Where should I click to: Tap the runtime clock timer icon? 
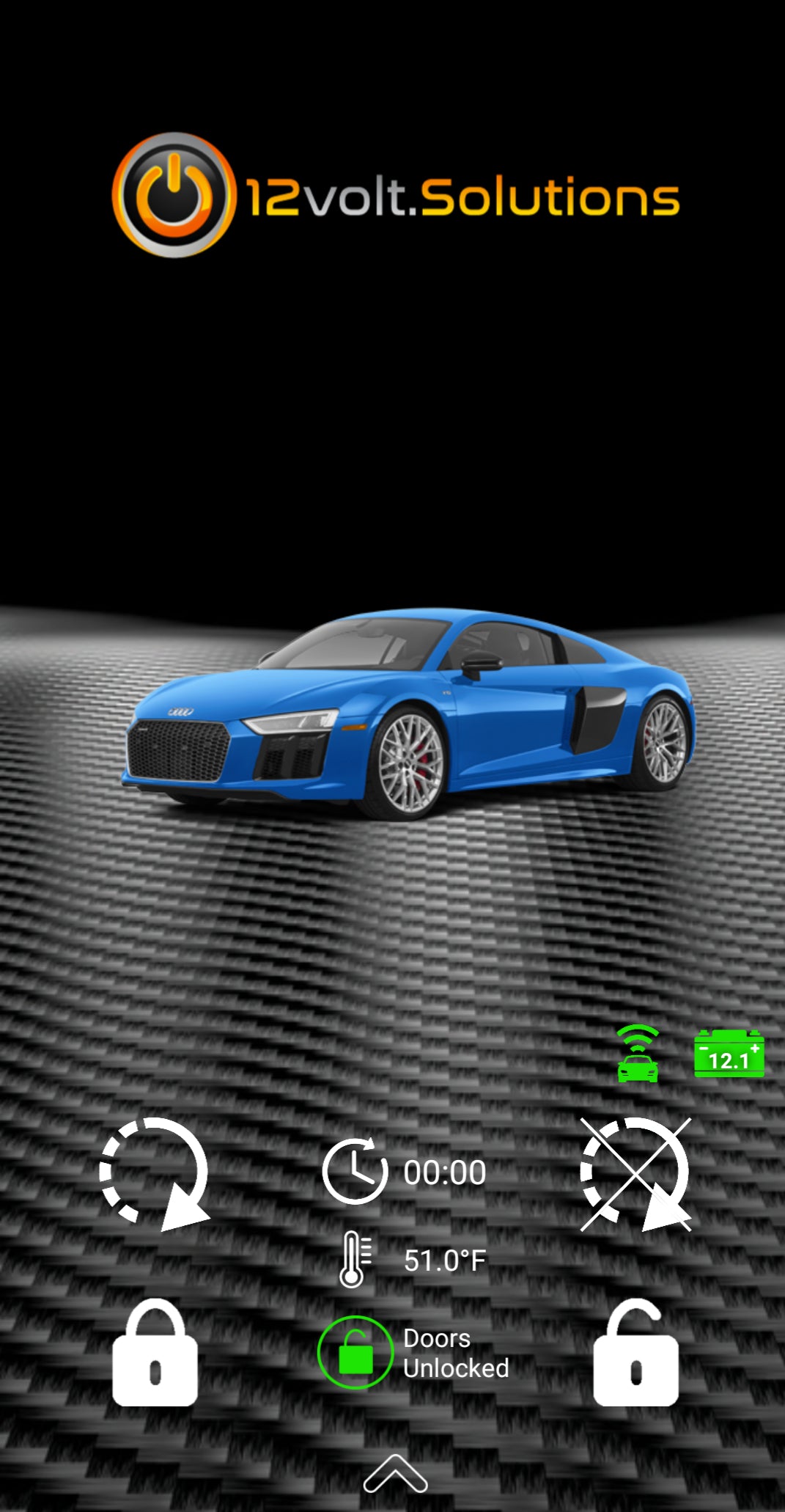[x=355, y=1171]
